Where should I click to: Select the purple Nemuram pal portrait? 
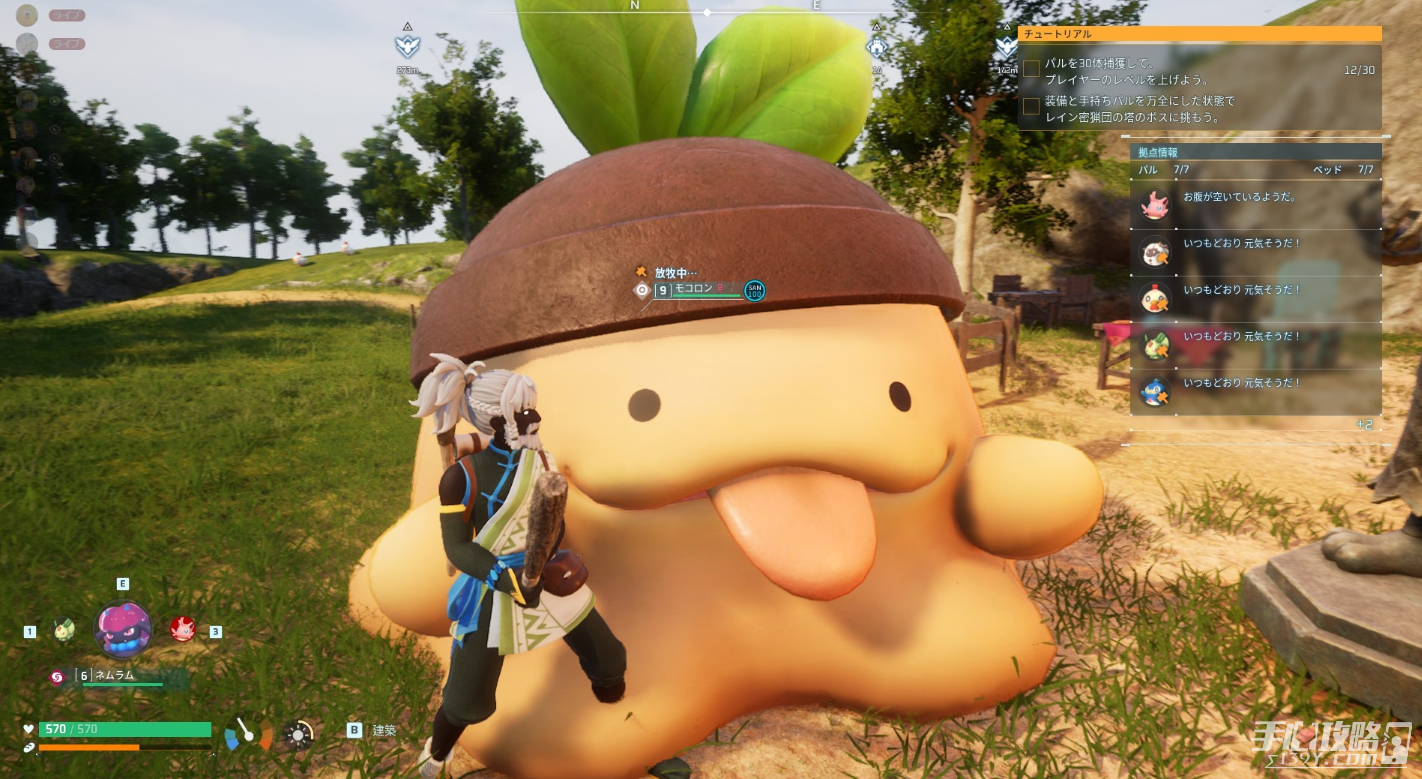123,628
